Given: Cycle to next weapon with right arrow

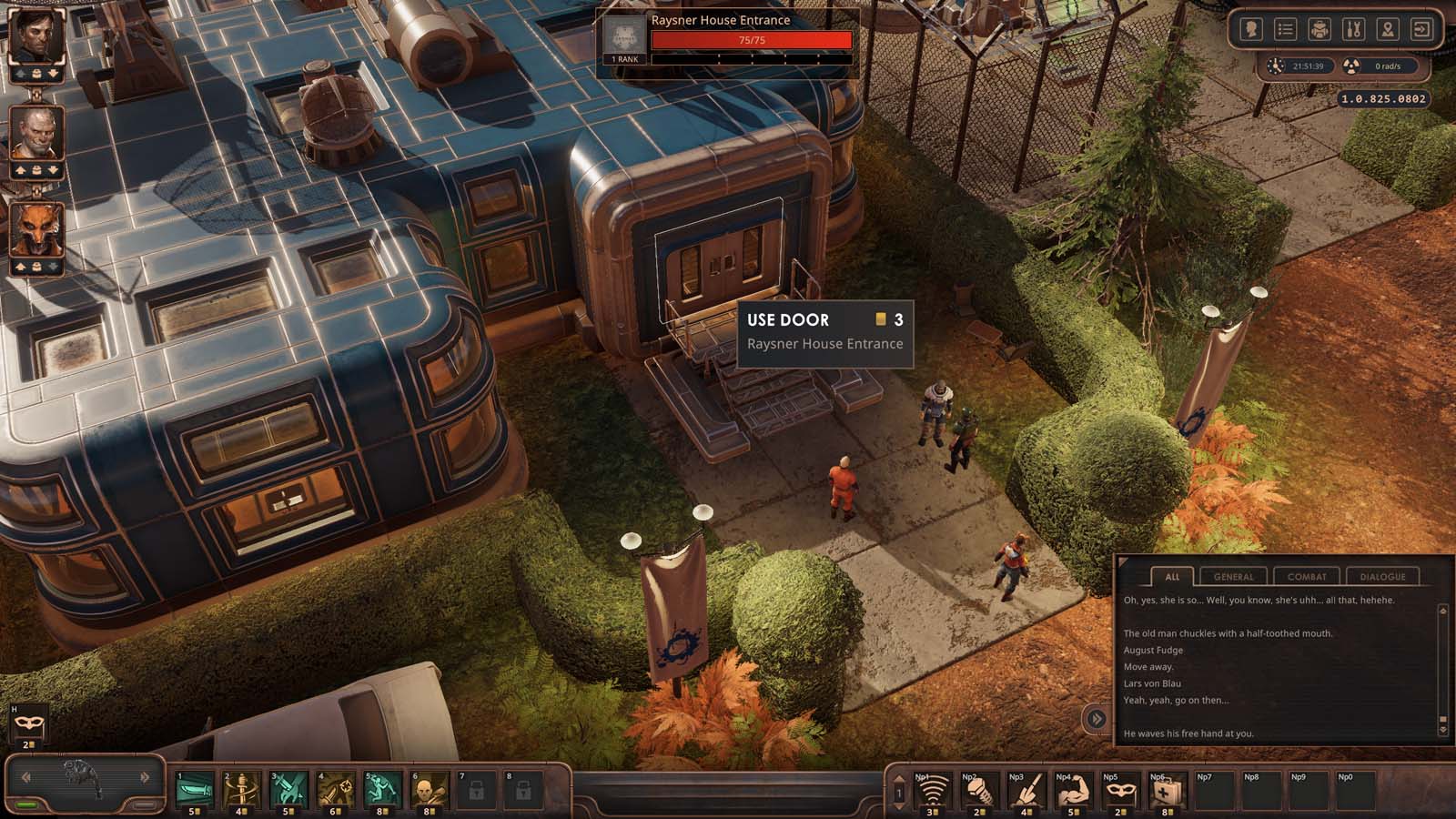Looking at the screenshot, I should pyautogui.click(x=145, y=777).
